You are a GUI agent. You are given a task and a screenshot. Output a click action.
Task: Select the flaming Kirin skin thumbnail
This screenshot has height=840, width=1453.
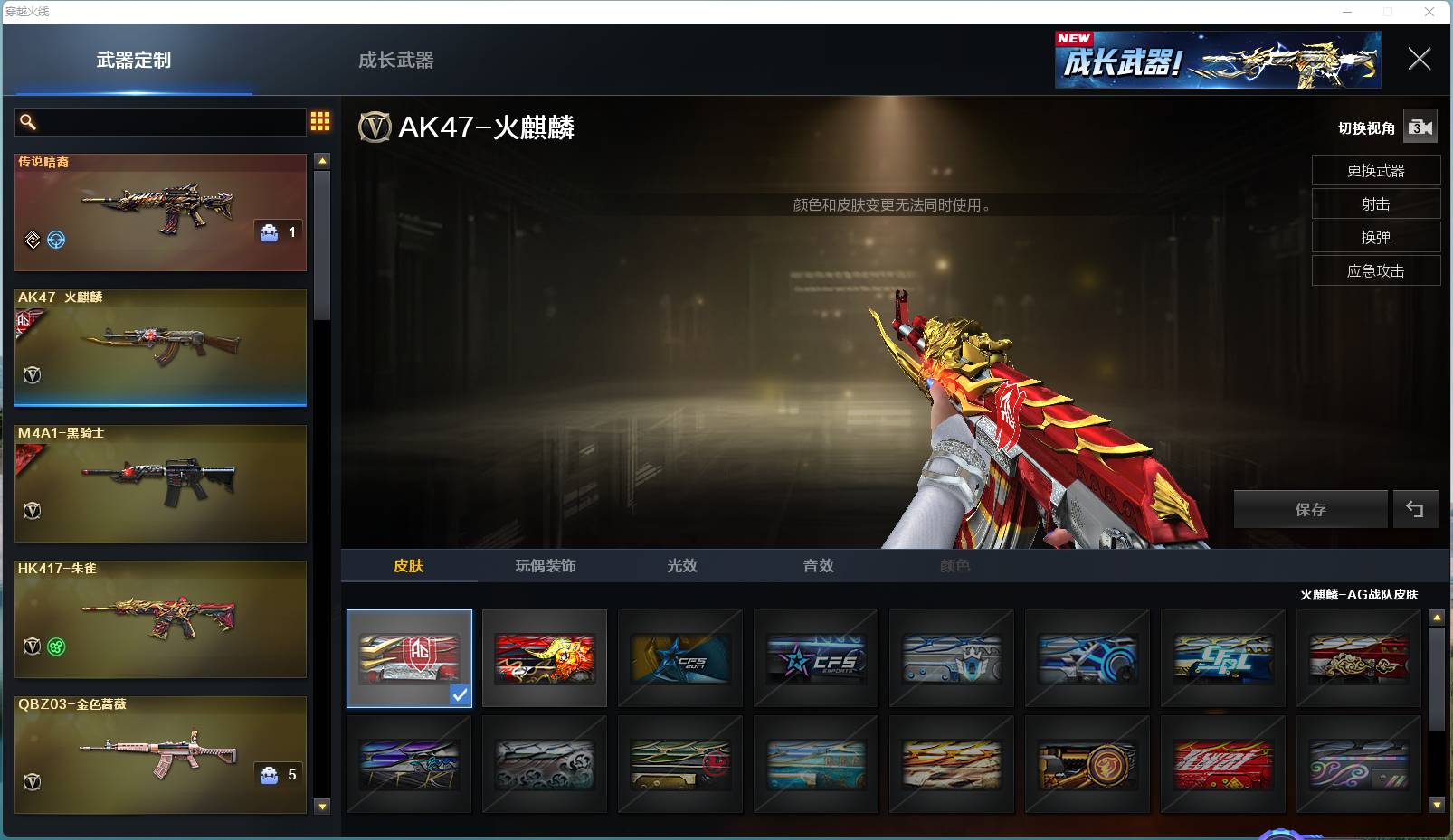[x=544, y=657]
